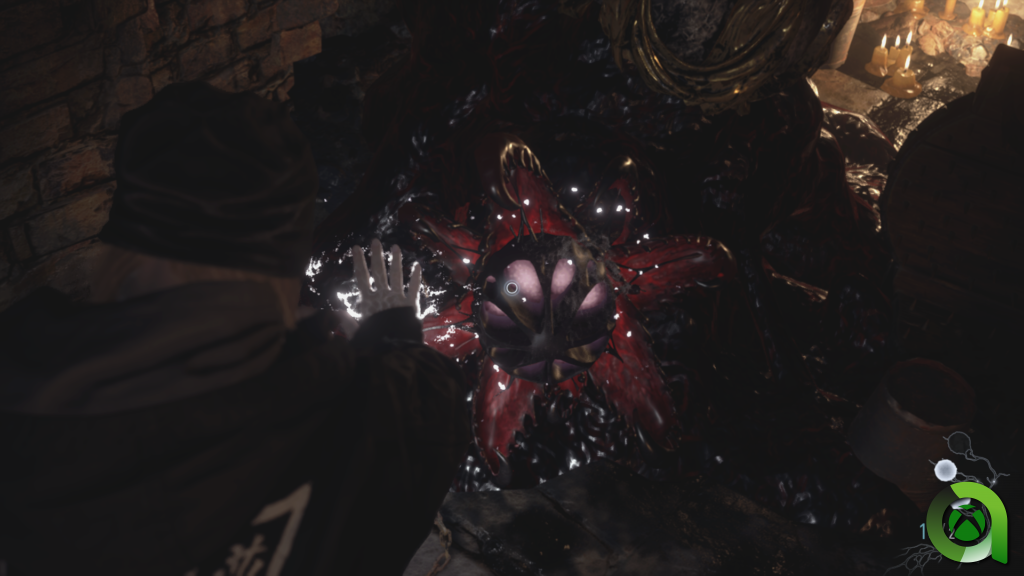Select the glowing white orb HUD icon
Image resolution: width=1024 pixels, height=576 pixels.
(x=941, y=469)
